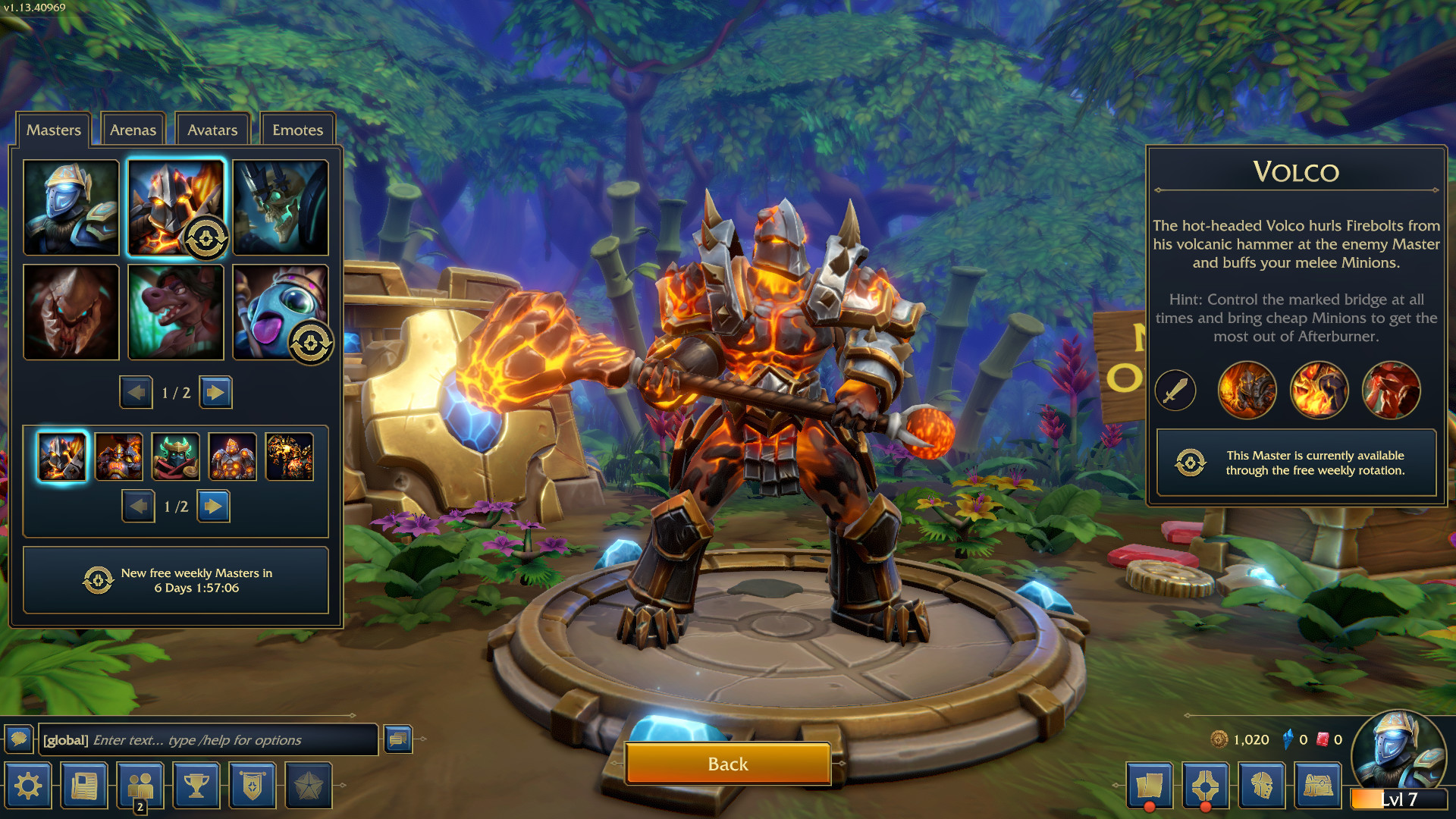The width and height of the screenshot is (1456, 819).
Task: Select the skull-faced undead master portrait
Action: pos(281,207)
